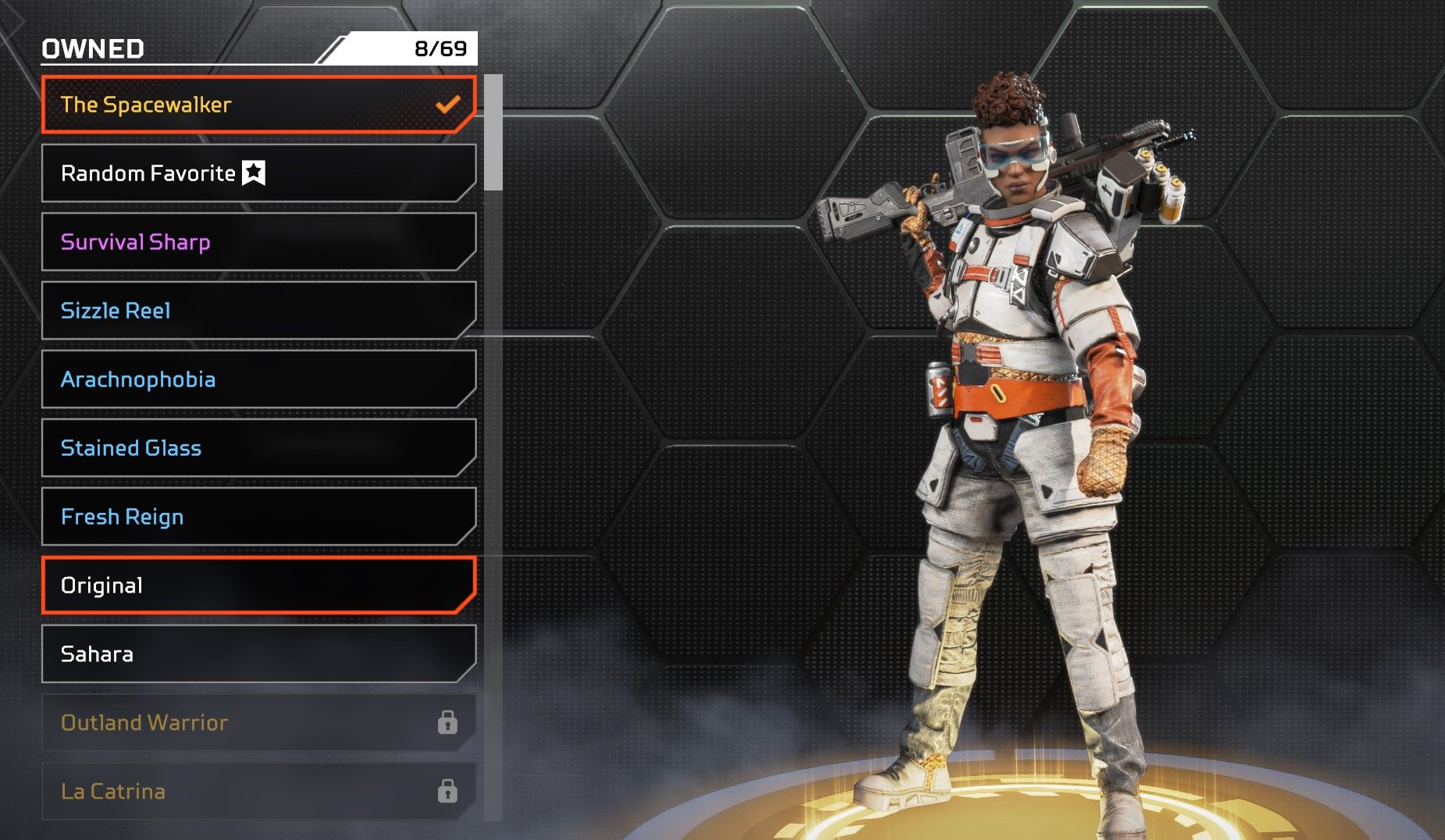The height and width of the screenshot is (840, 1445).
Task: Select the Fresh Reign skin
Action: click(x=258, y=517)
